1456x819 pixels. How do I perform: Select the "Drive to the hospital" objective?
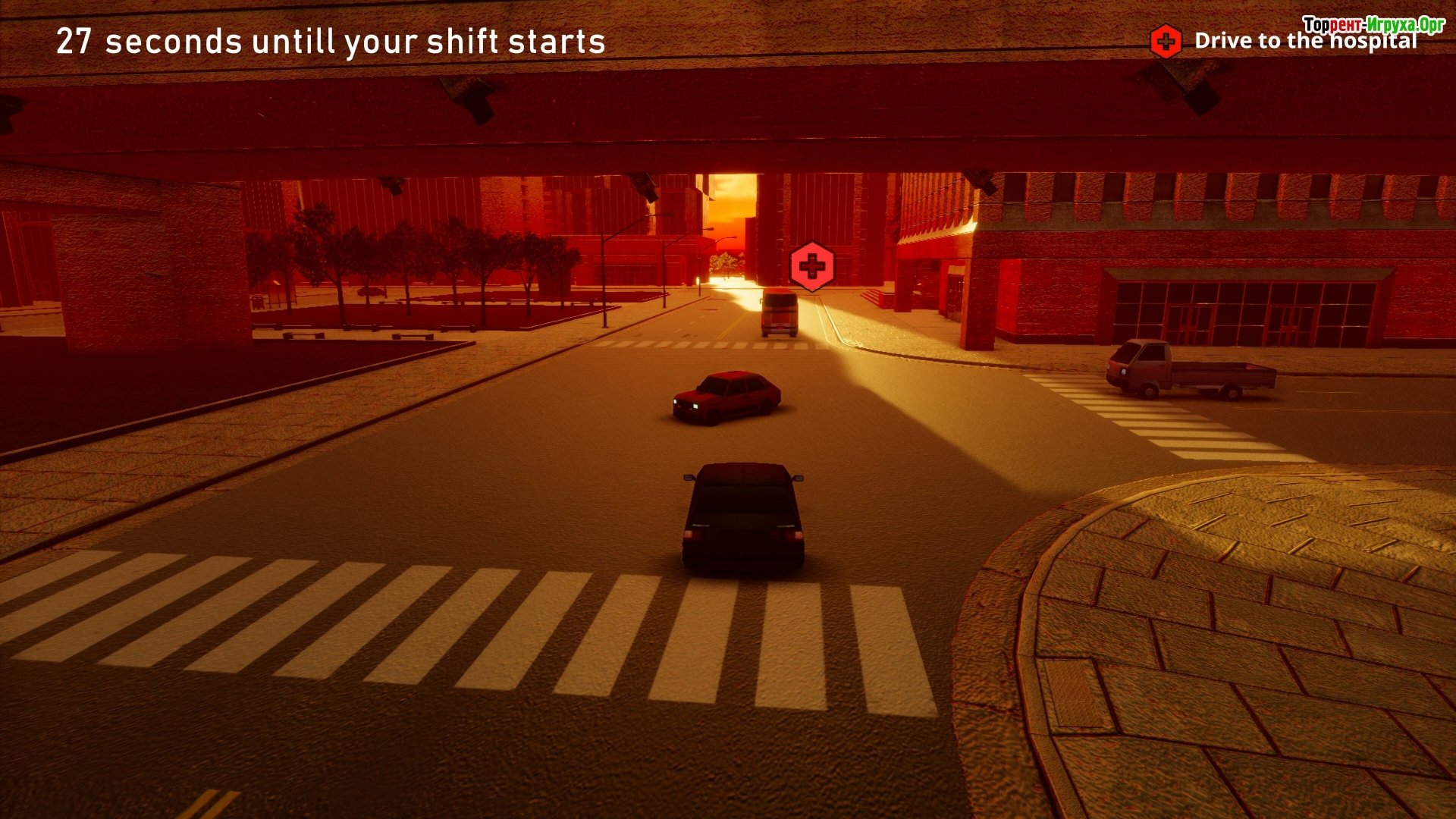tap(1305, 41)
